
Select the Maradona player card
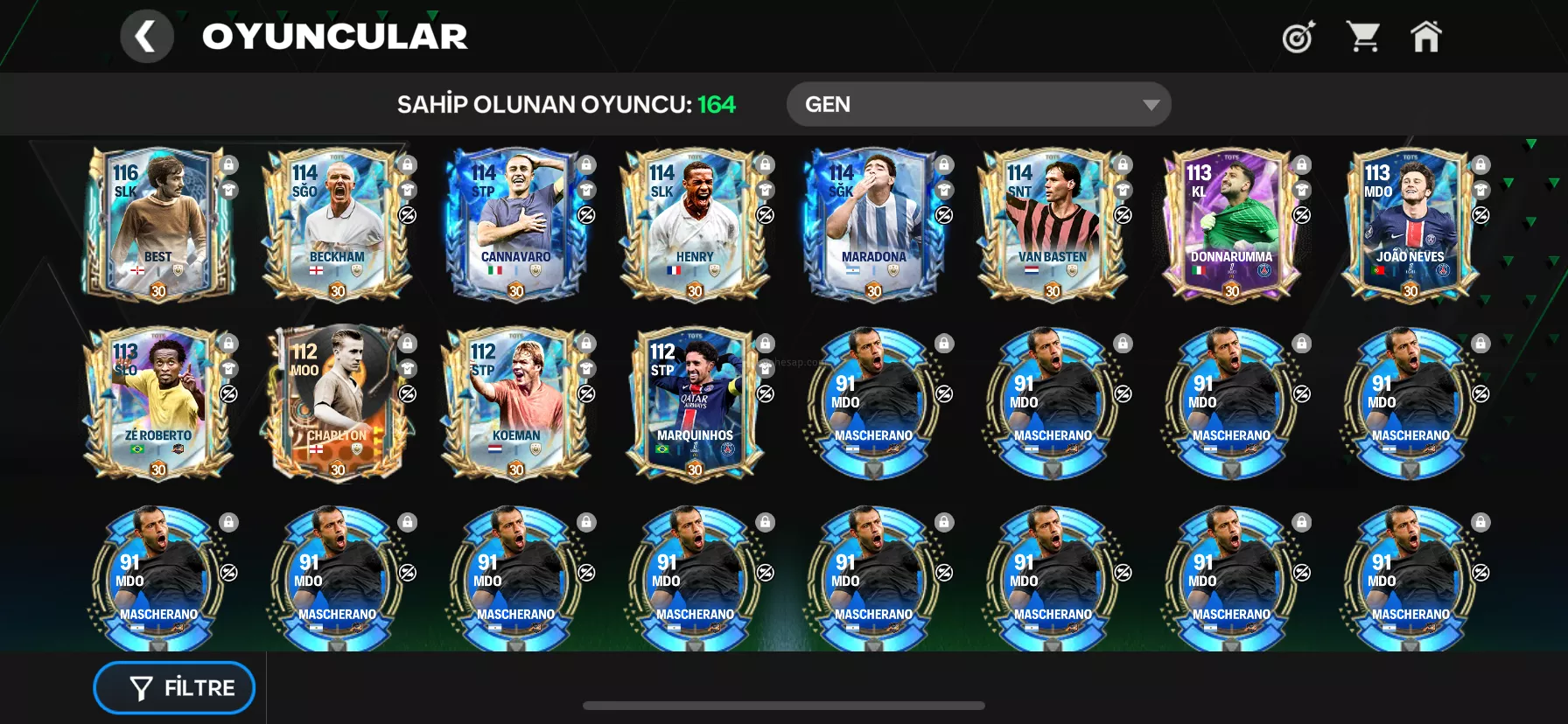tap(873, 225)
